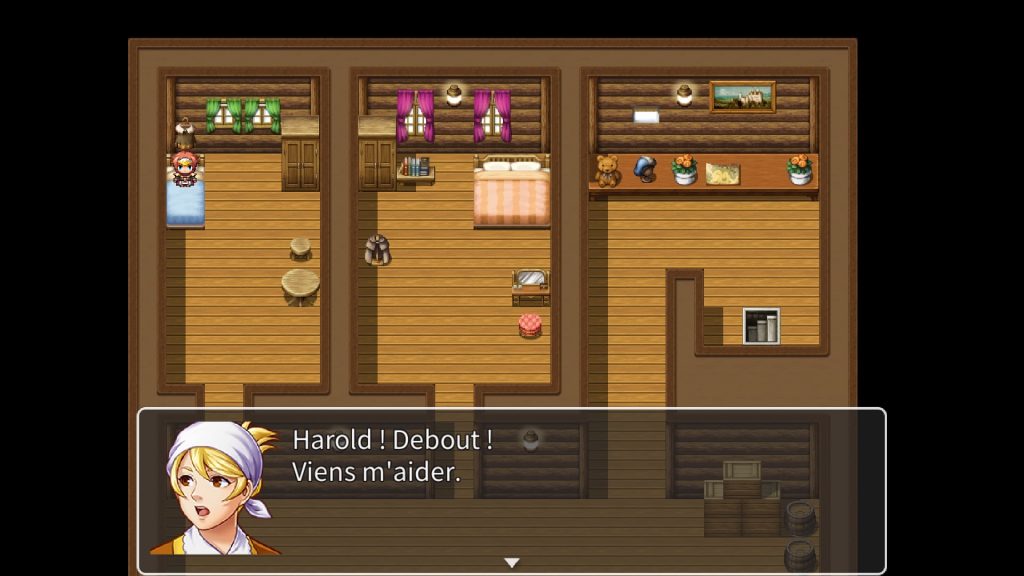Screen dimensions: 1024x576
Task: Advance dialogue with the down-arrow indicator
Action: coord(512,562)
